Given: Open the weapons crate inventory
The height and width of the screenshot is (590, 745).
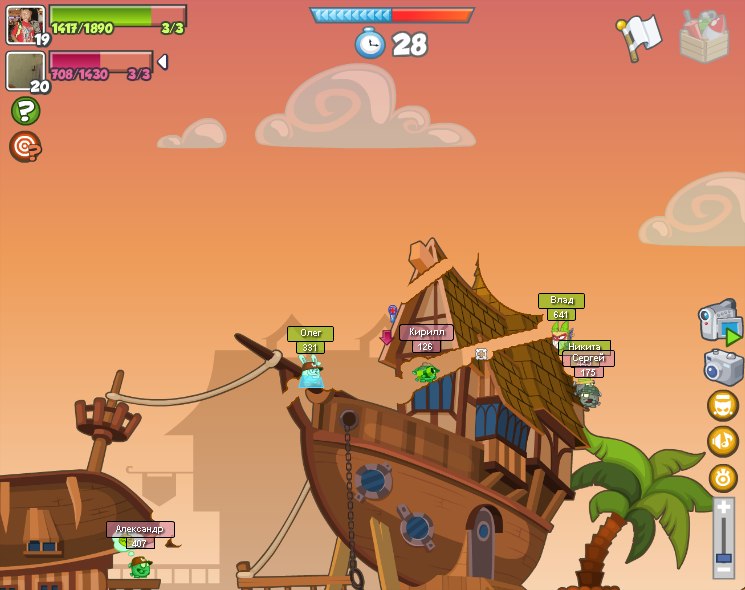Looking at the screenshot, I should point(703,36).
